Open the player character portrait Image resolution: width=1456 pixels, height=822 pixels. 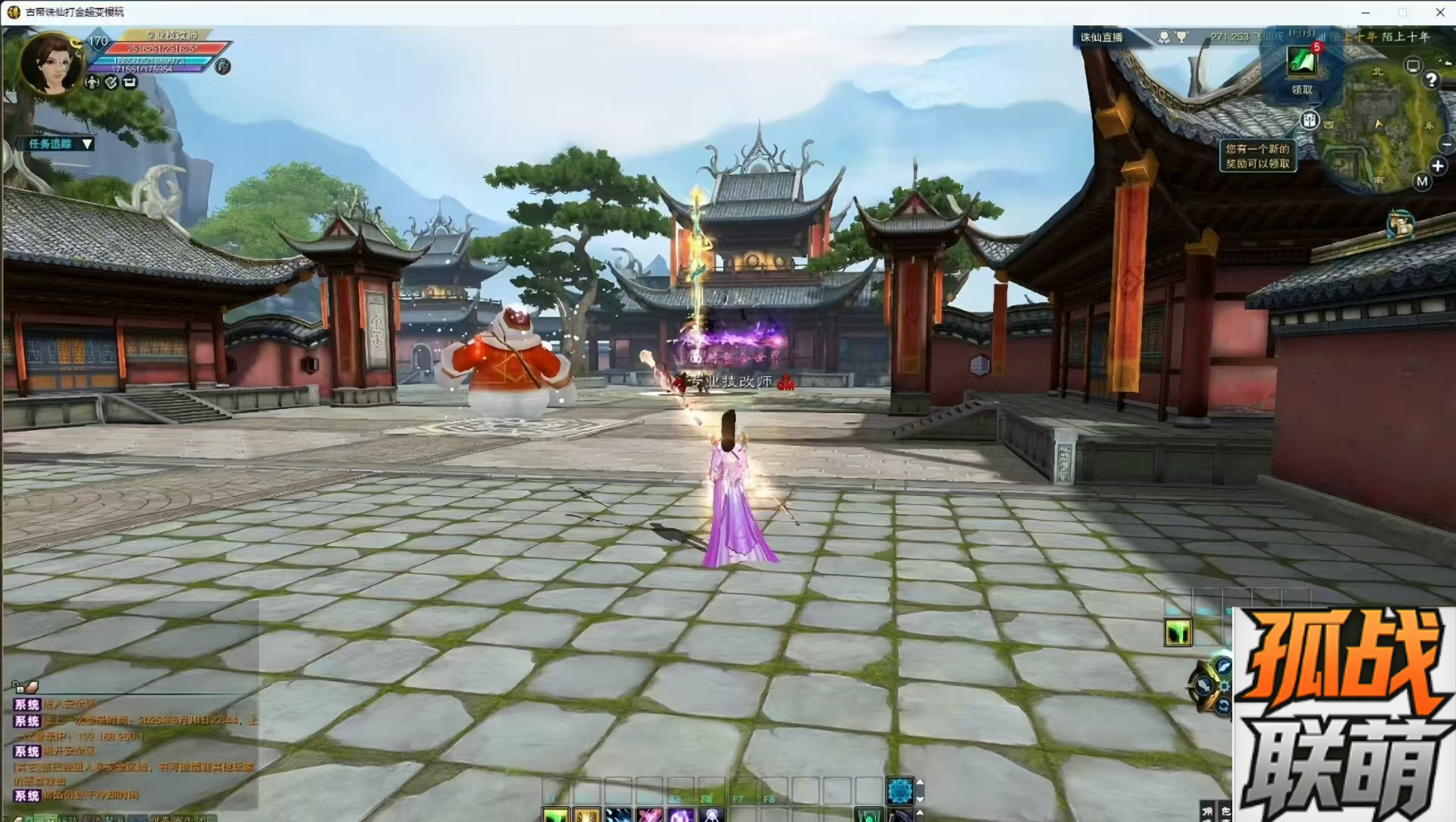click(x=50, y=64)
